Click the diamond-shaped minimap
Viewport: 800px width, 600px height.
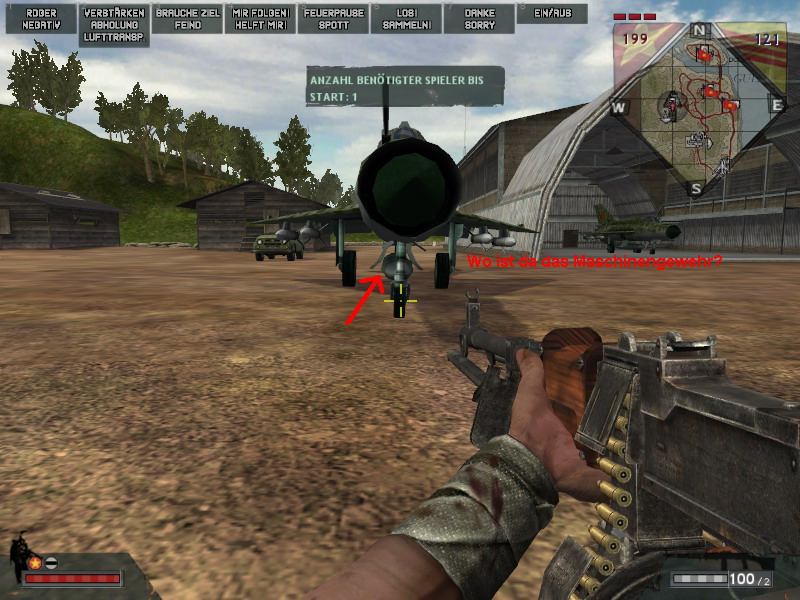697,106
